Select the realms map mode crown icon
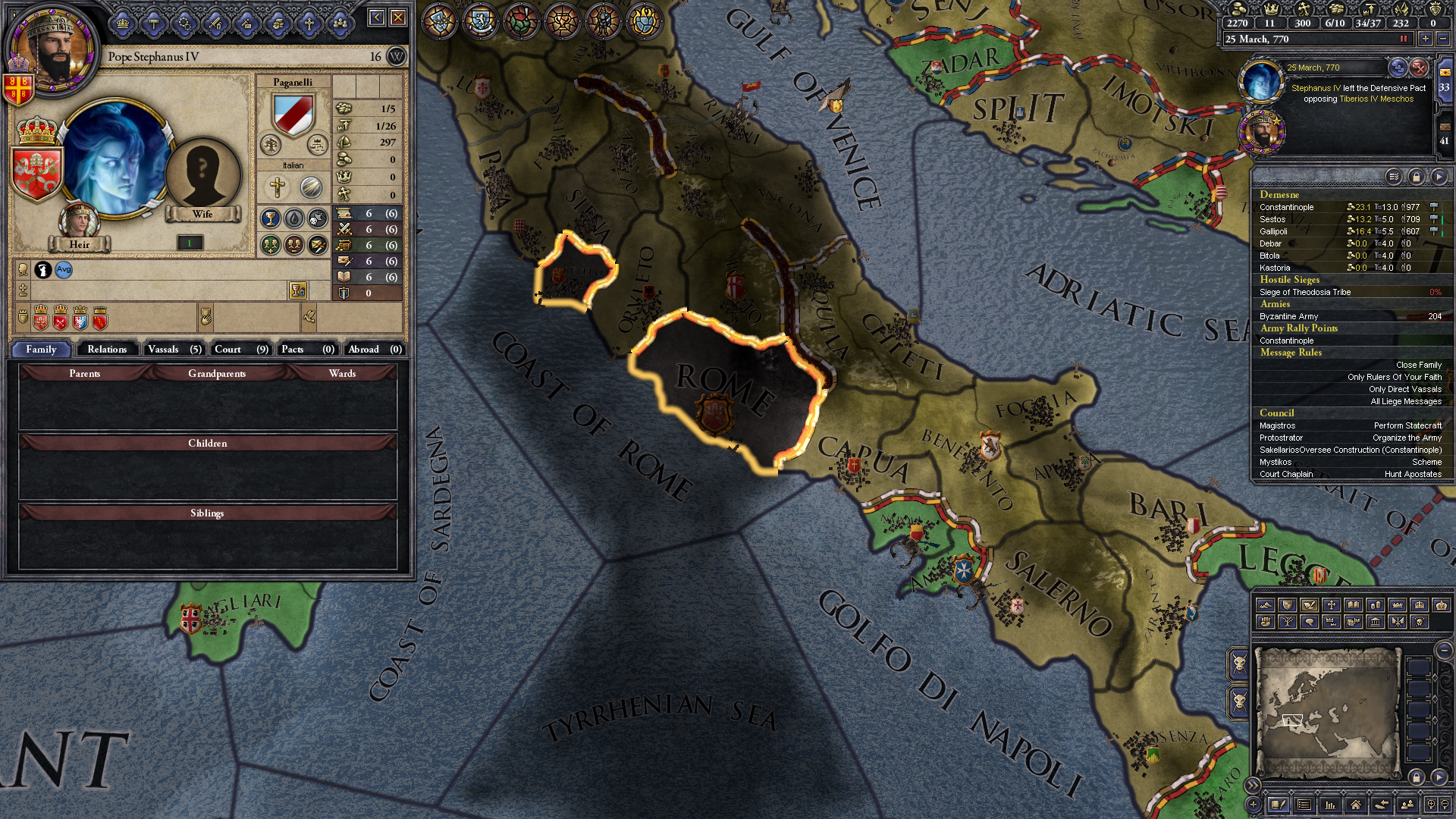Image resolution: width=1456 pixels, height=819 pixels. tap(1397, 605)
